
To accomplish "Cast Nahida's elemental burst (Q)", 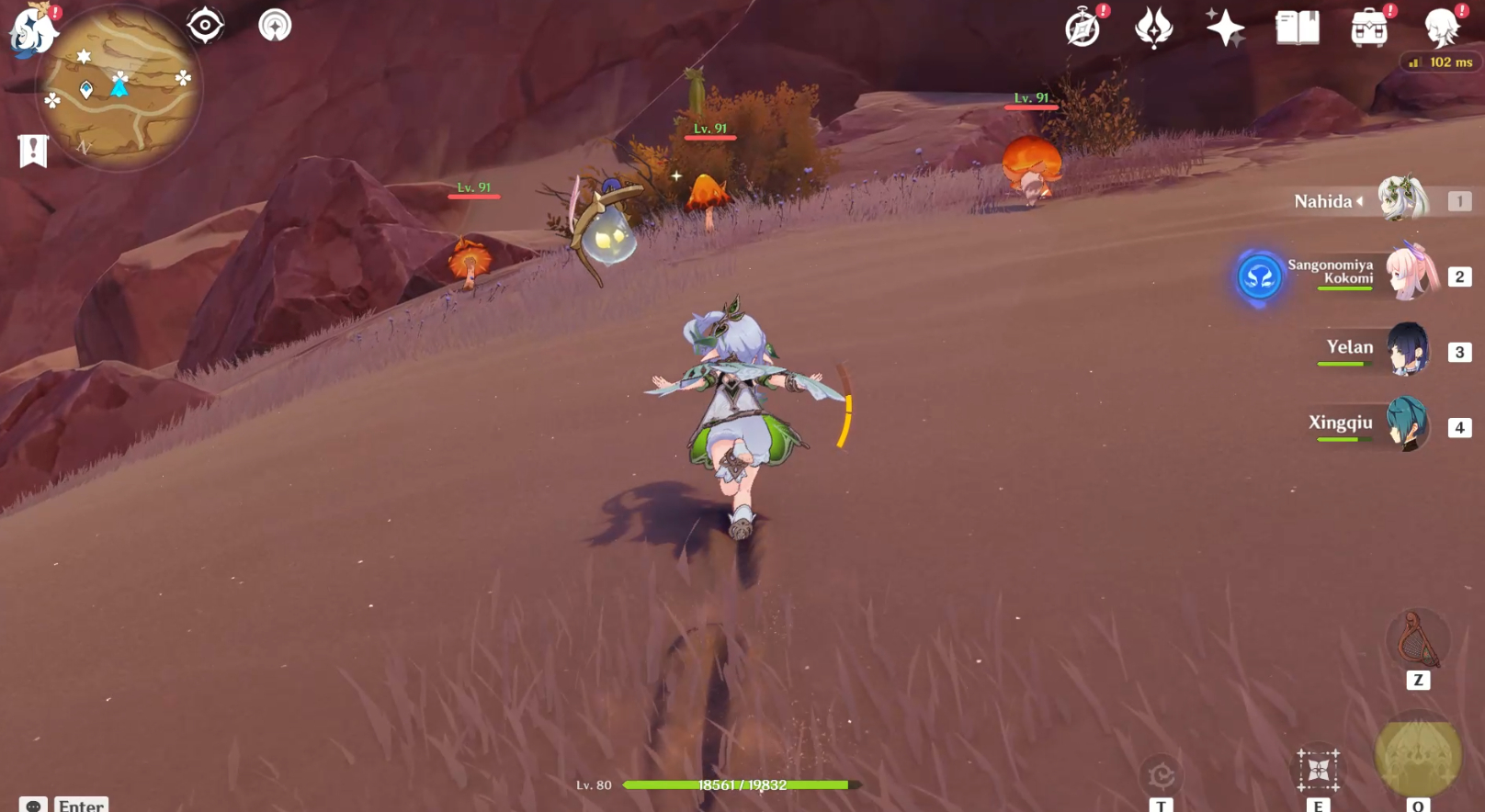I will click(x=1415, y=759).
